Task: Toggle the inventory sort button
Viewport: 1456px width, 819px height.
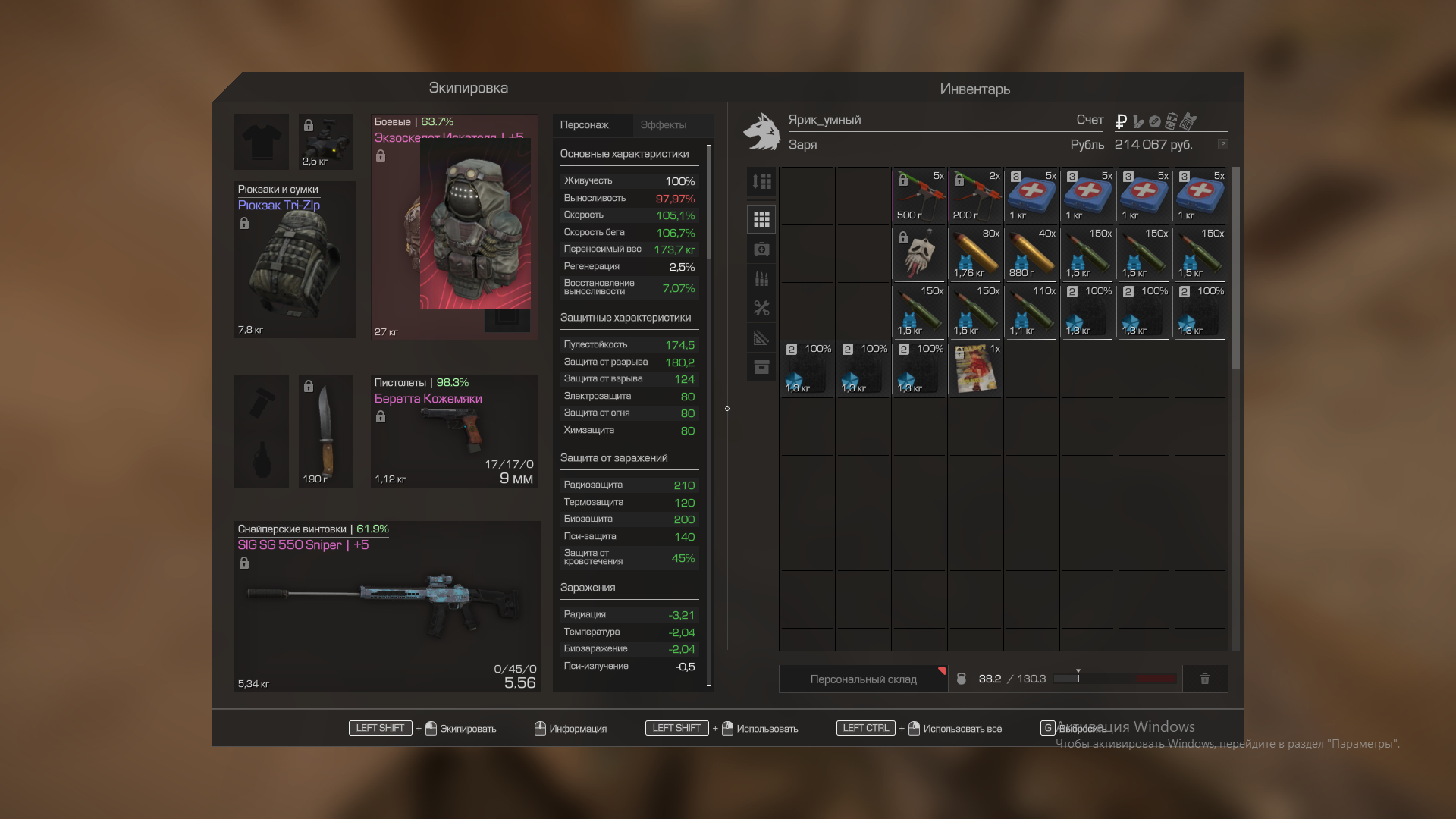Action: pos(761,181)
